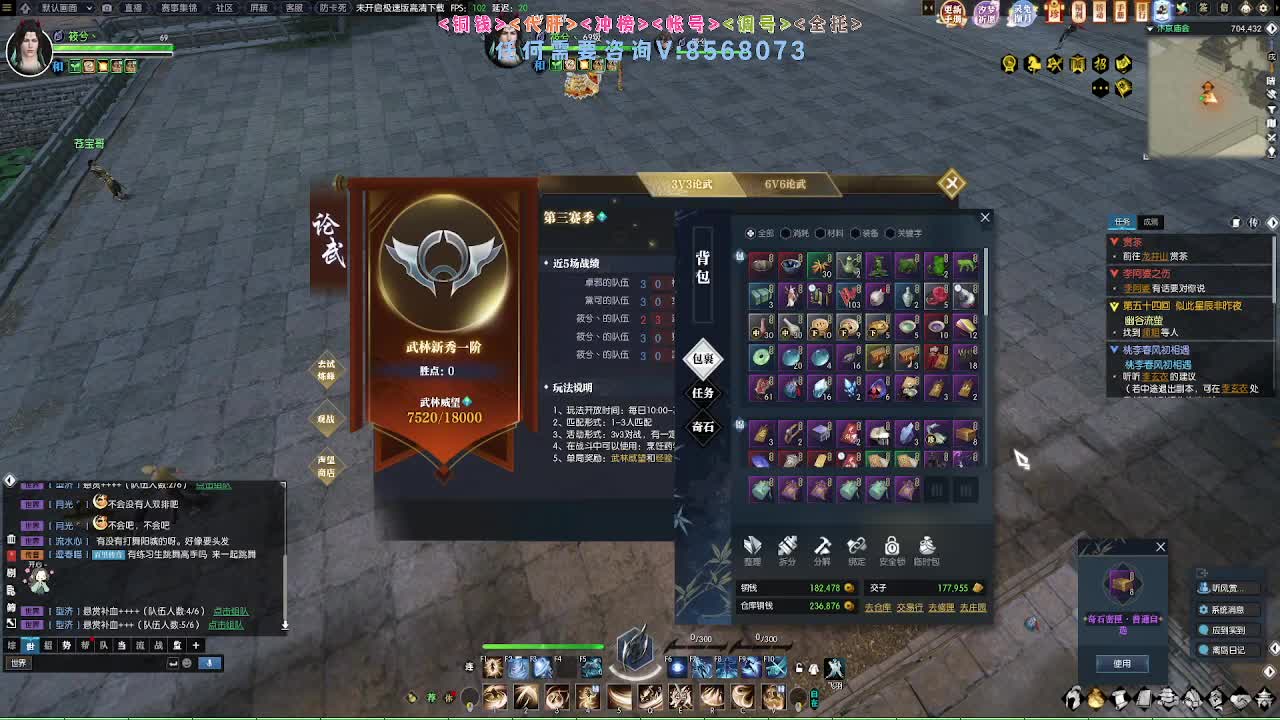Image resolution: width=1280 pixels, height=720 pixels.
Task: Open the 声望商店 menu on the left
Action: [328, 466]
